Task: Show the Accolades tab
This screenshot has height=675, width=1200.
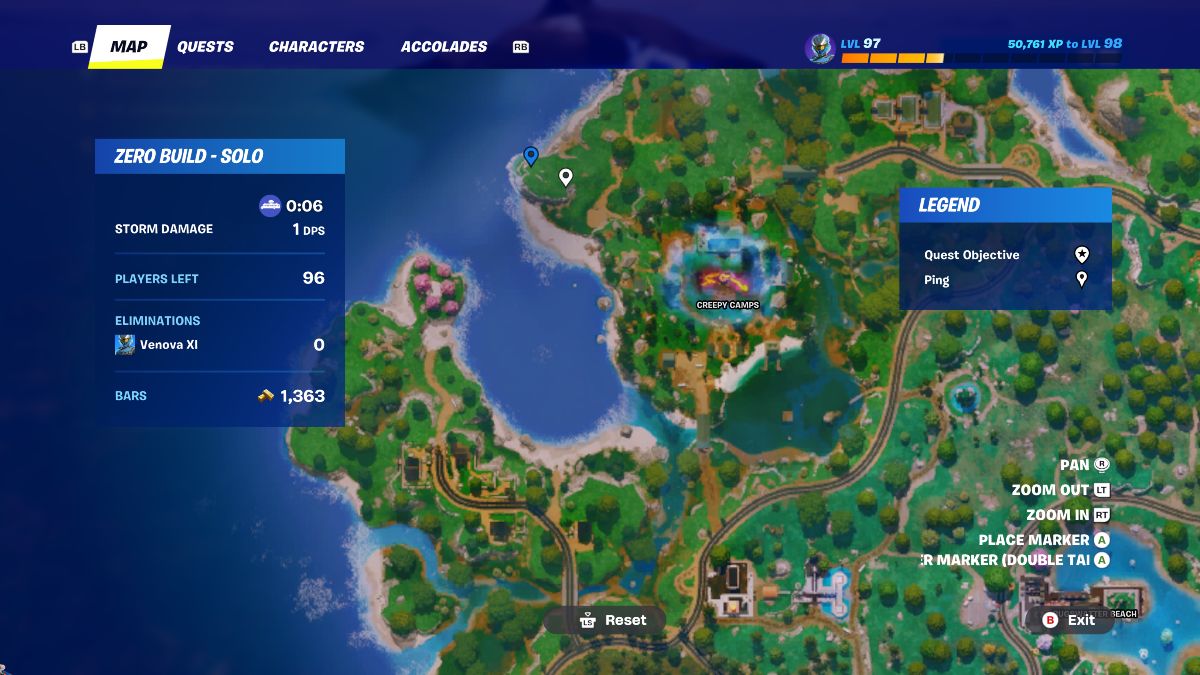Action: tap(444, 46)
